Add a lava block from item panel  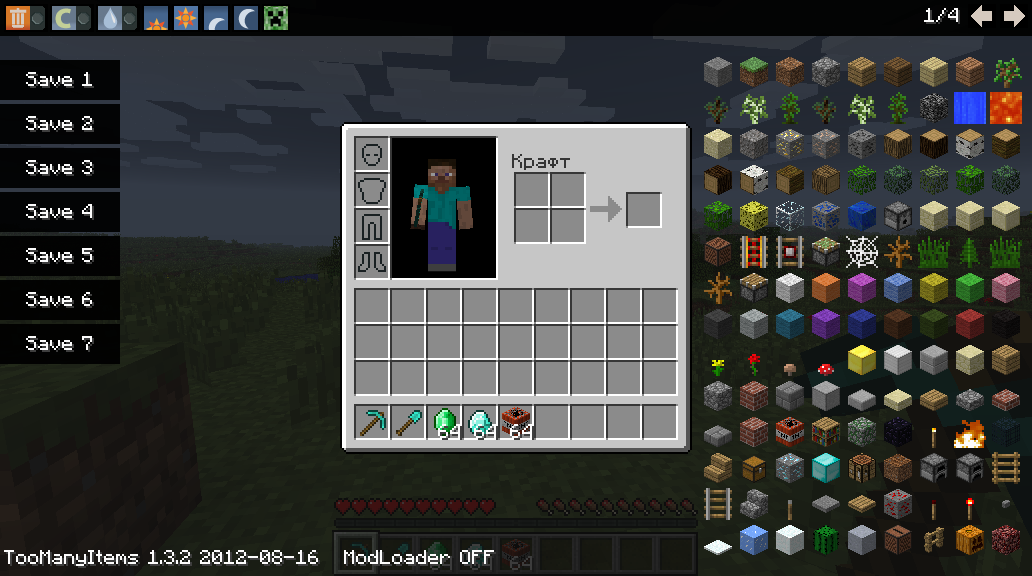[x=1005, y=107]
